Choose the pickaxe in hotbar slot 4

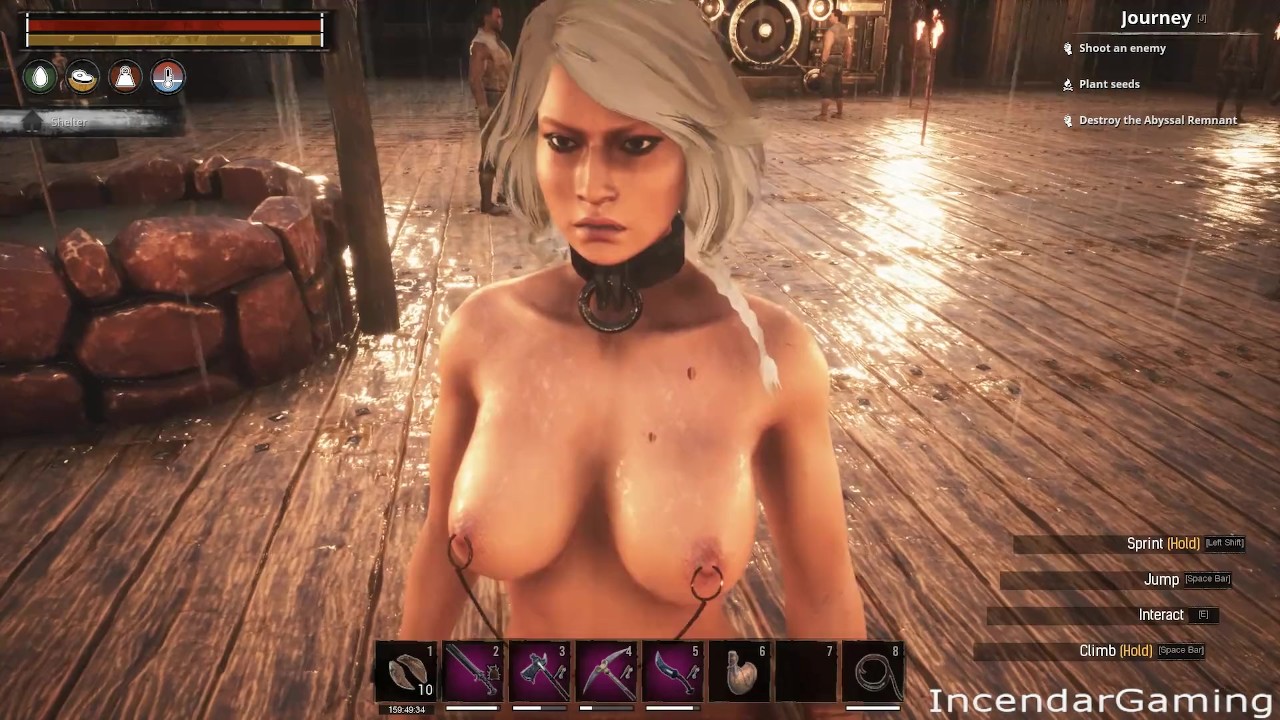pos(607,671)
